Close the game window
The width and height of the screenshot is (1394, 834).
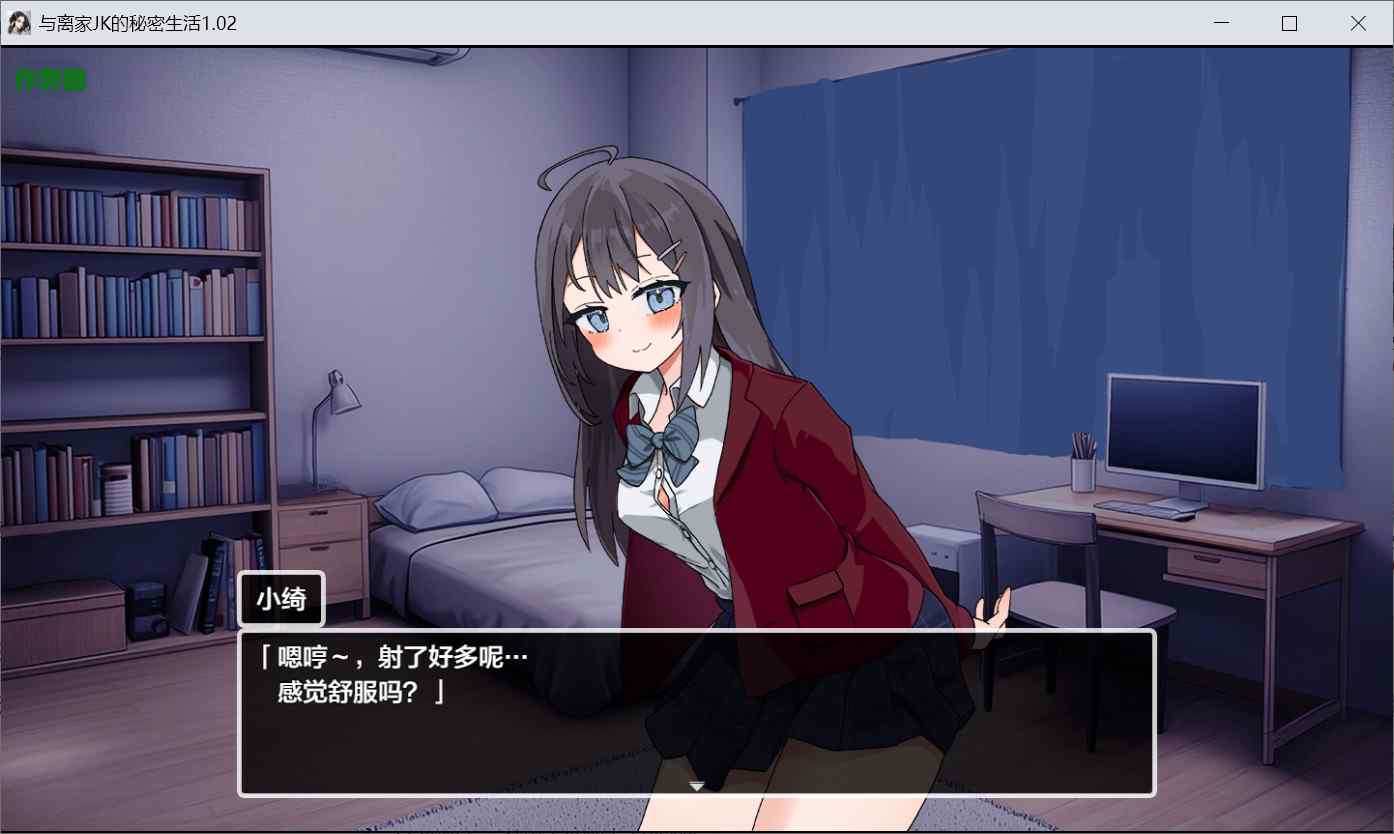click(1357, 24)
